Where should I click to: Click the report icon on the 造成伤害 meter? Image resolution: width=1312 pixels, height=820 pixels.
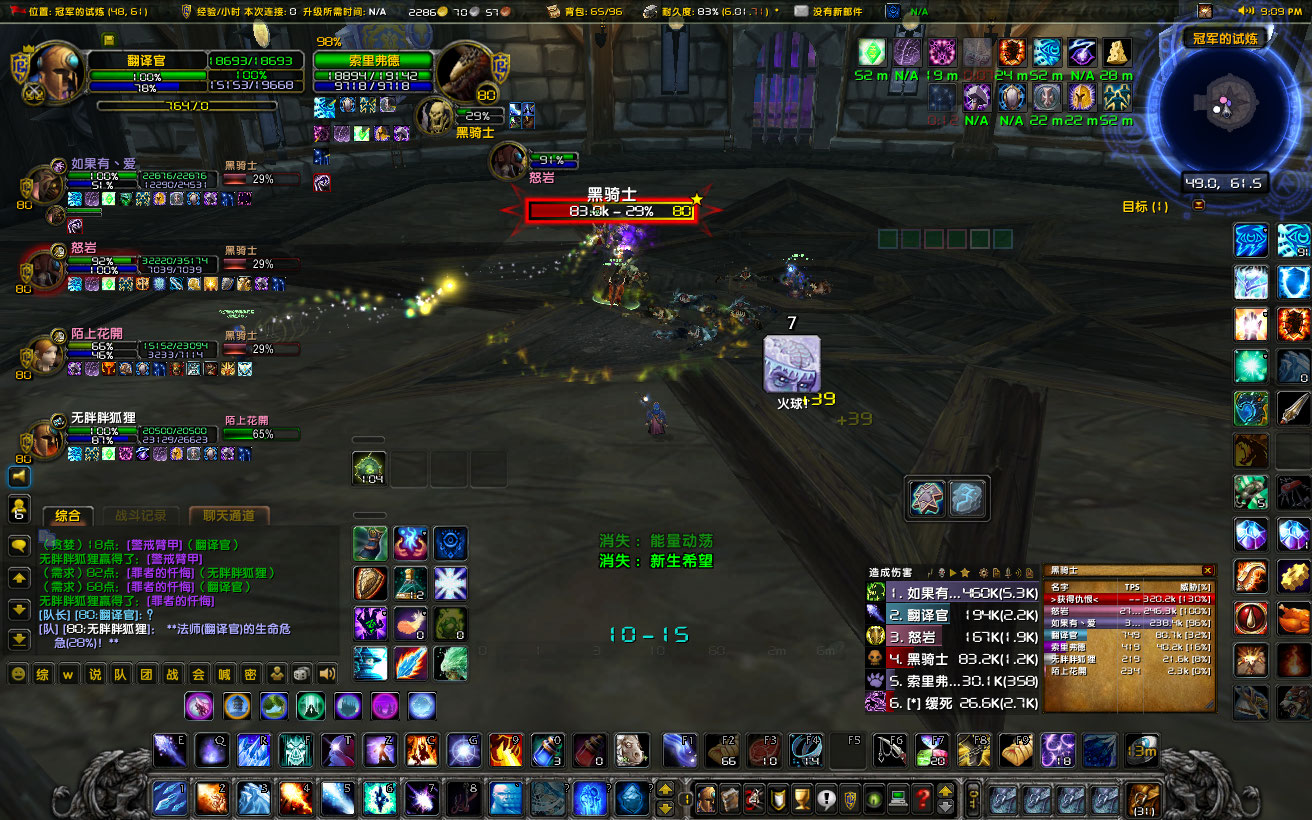coord(996,572)
